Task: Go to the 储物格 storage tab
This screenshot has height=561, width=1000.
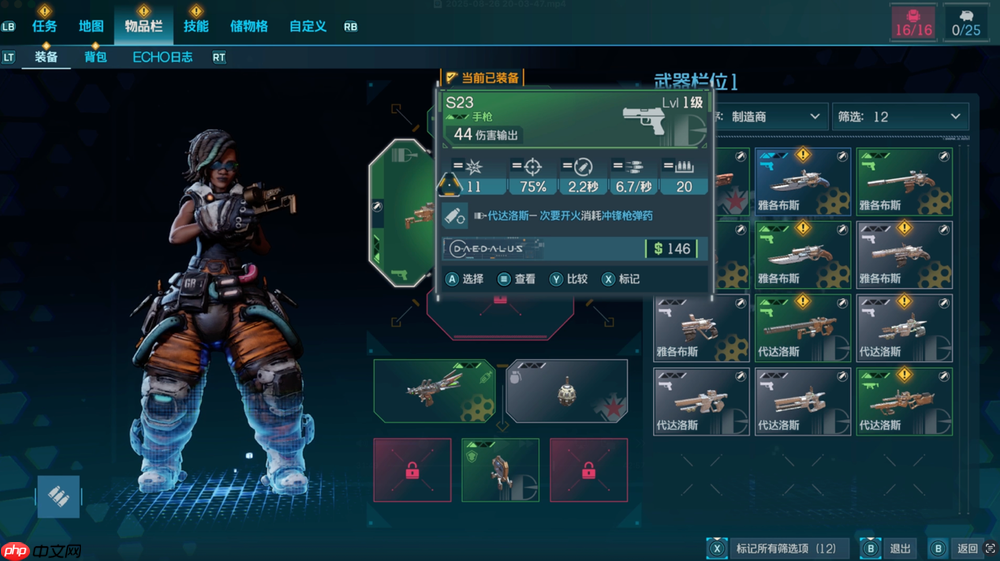Action: 249,26
